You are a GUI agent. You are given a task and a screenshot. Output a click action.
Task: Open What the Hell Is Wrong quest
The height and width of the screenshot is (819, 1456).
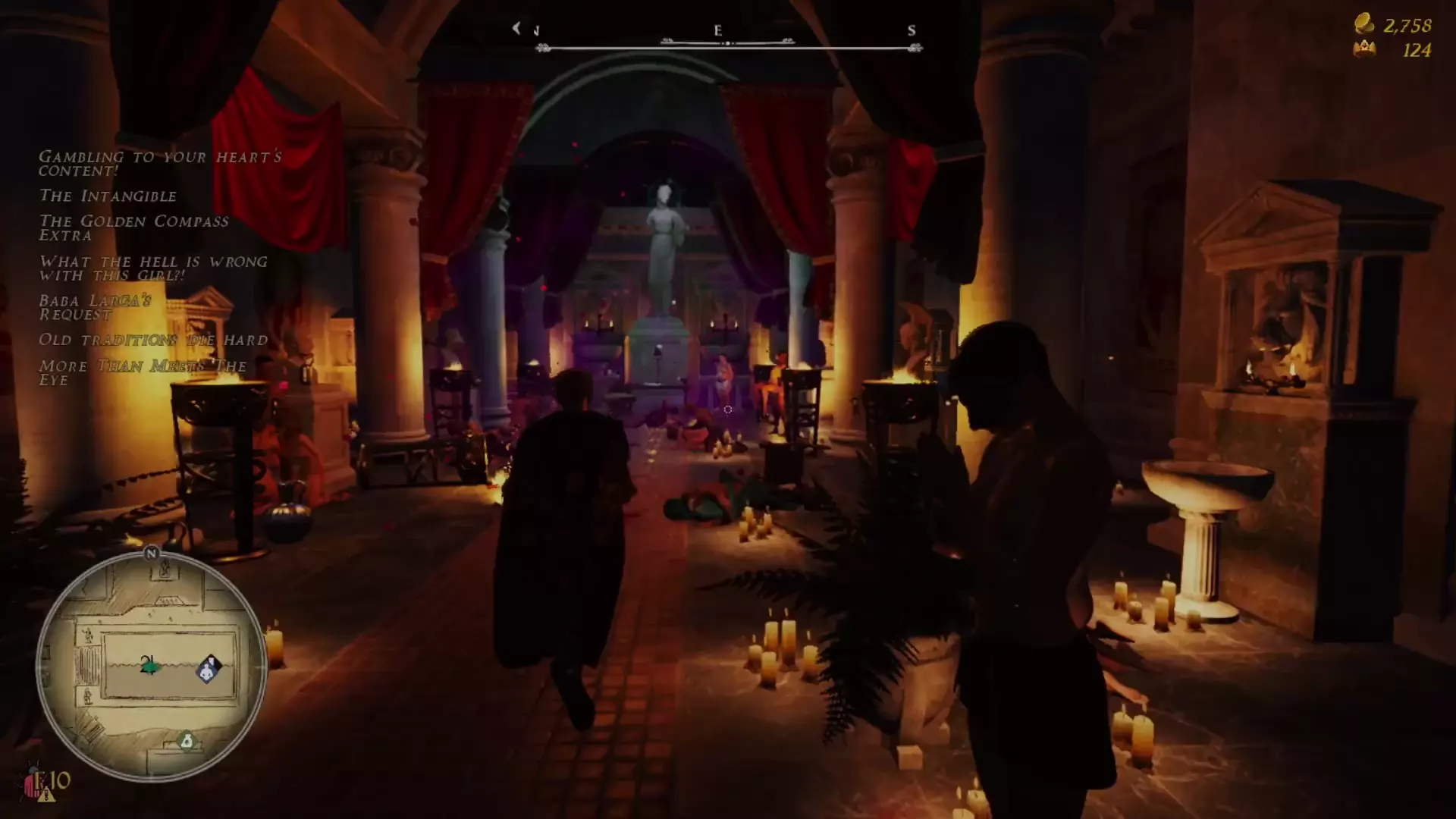153,268
